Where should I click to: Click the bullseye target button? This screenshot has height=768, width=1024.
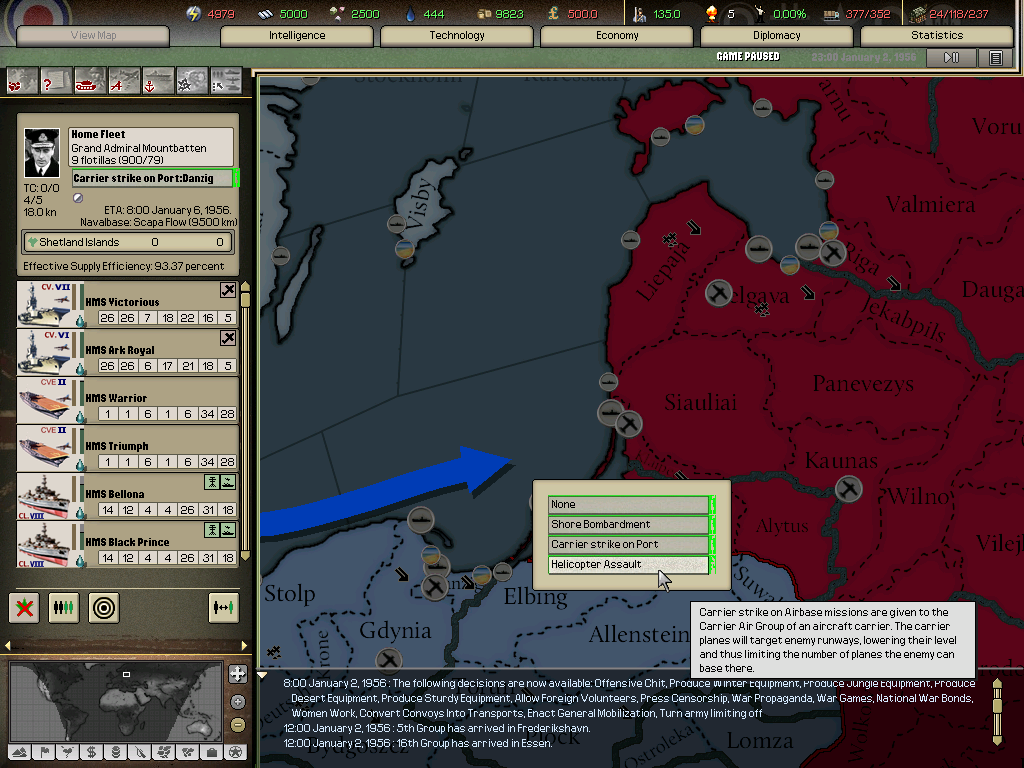pos(103,607)
